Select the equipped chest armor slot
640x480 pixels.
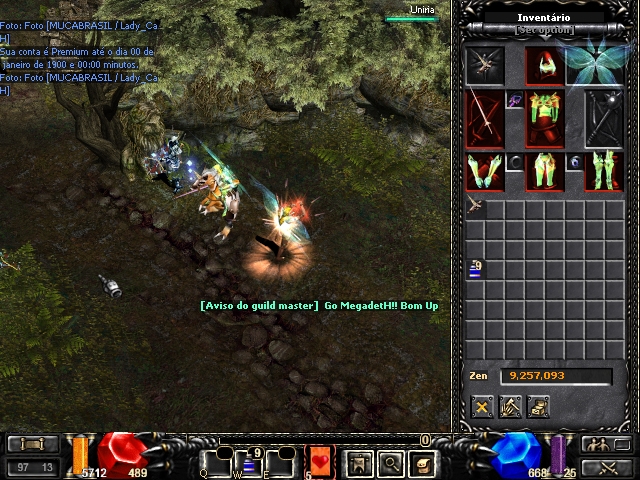(544, 119)
